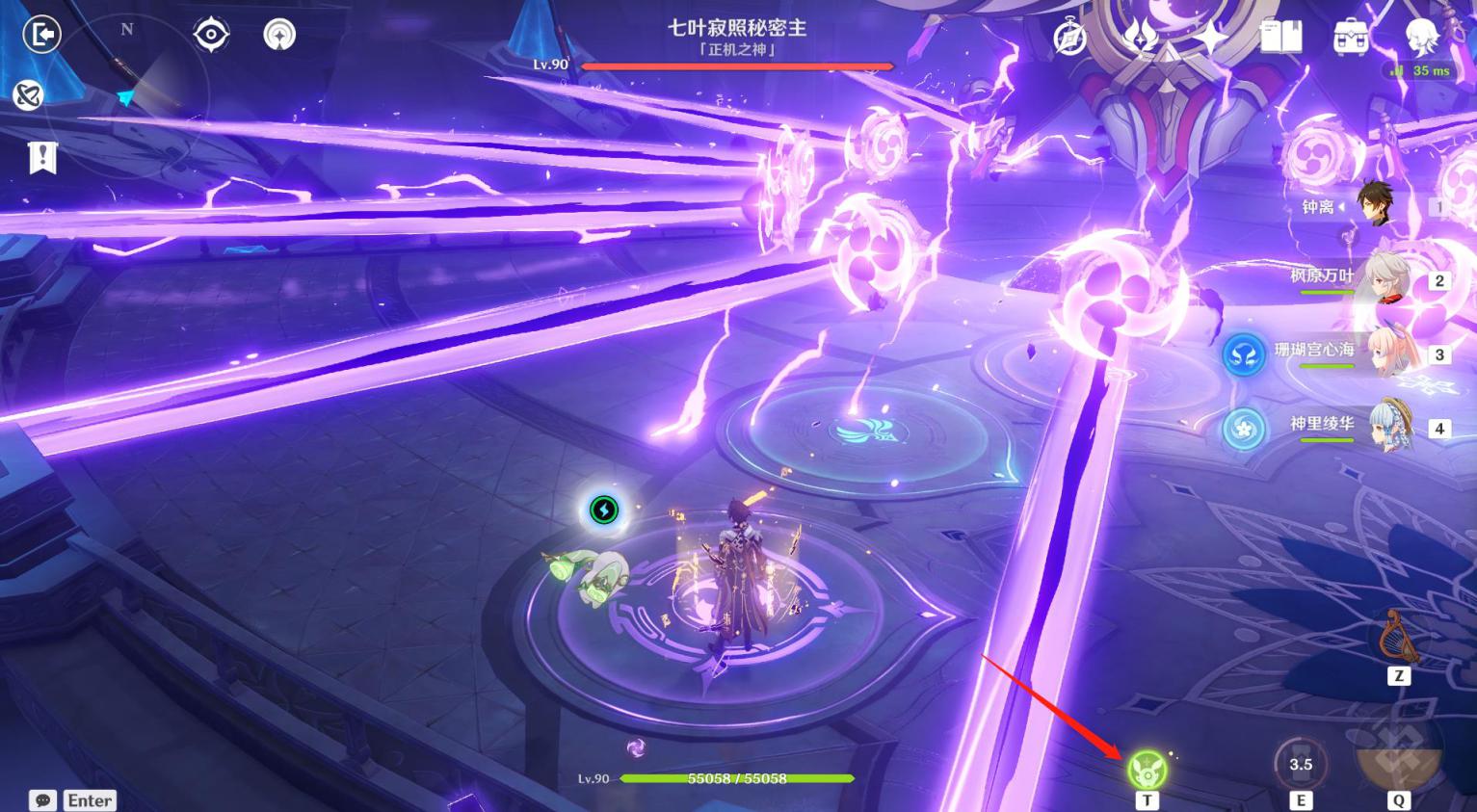Open the compass events icon
This screenshot has width=1477, height=812.
point(1070,38)
